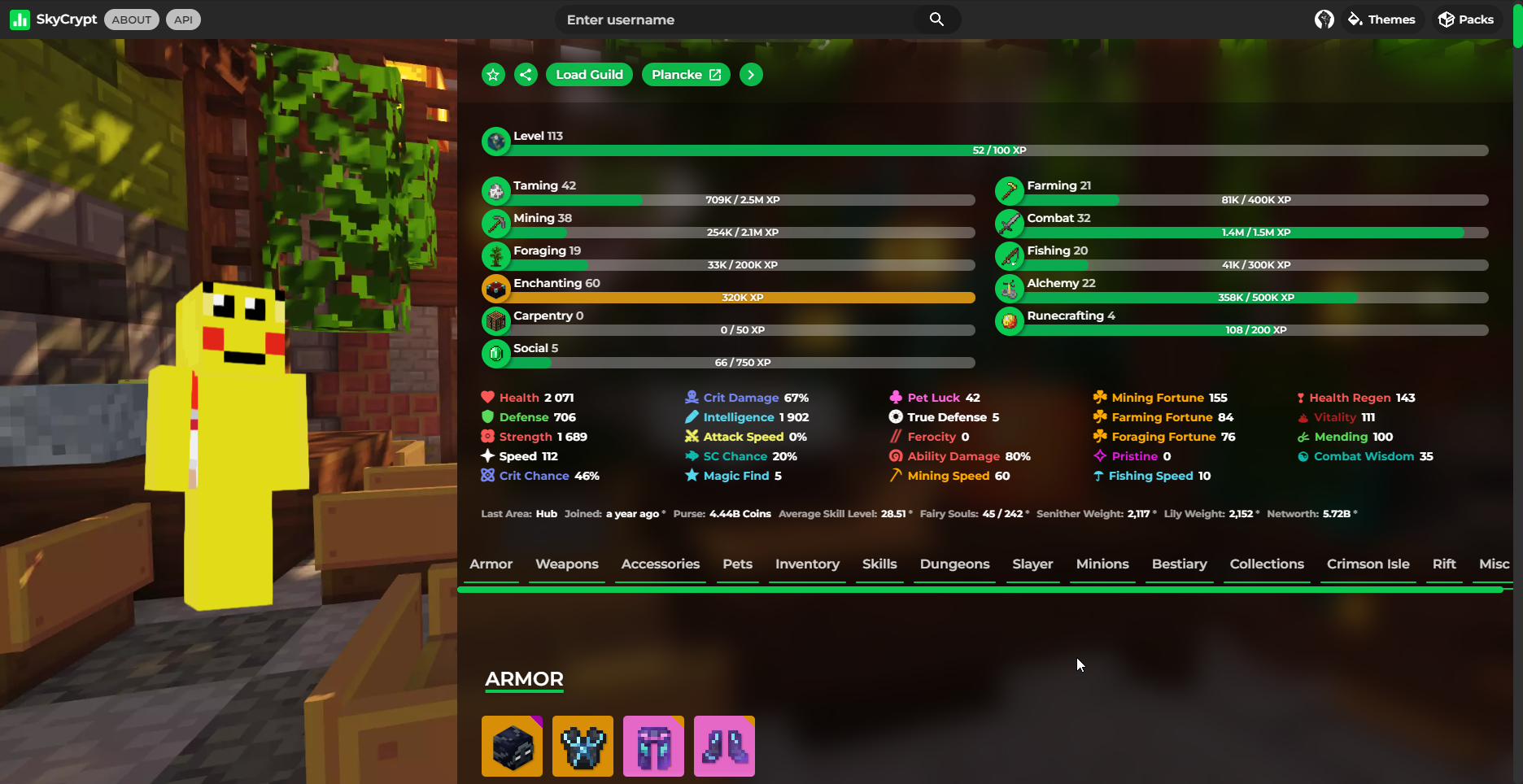
Task: Click the Load Guild button
Action: [589, 74]
